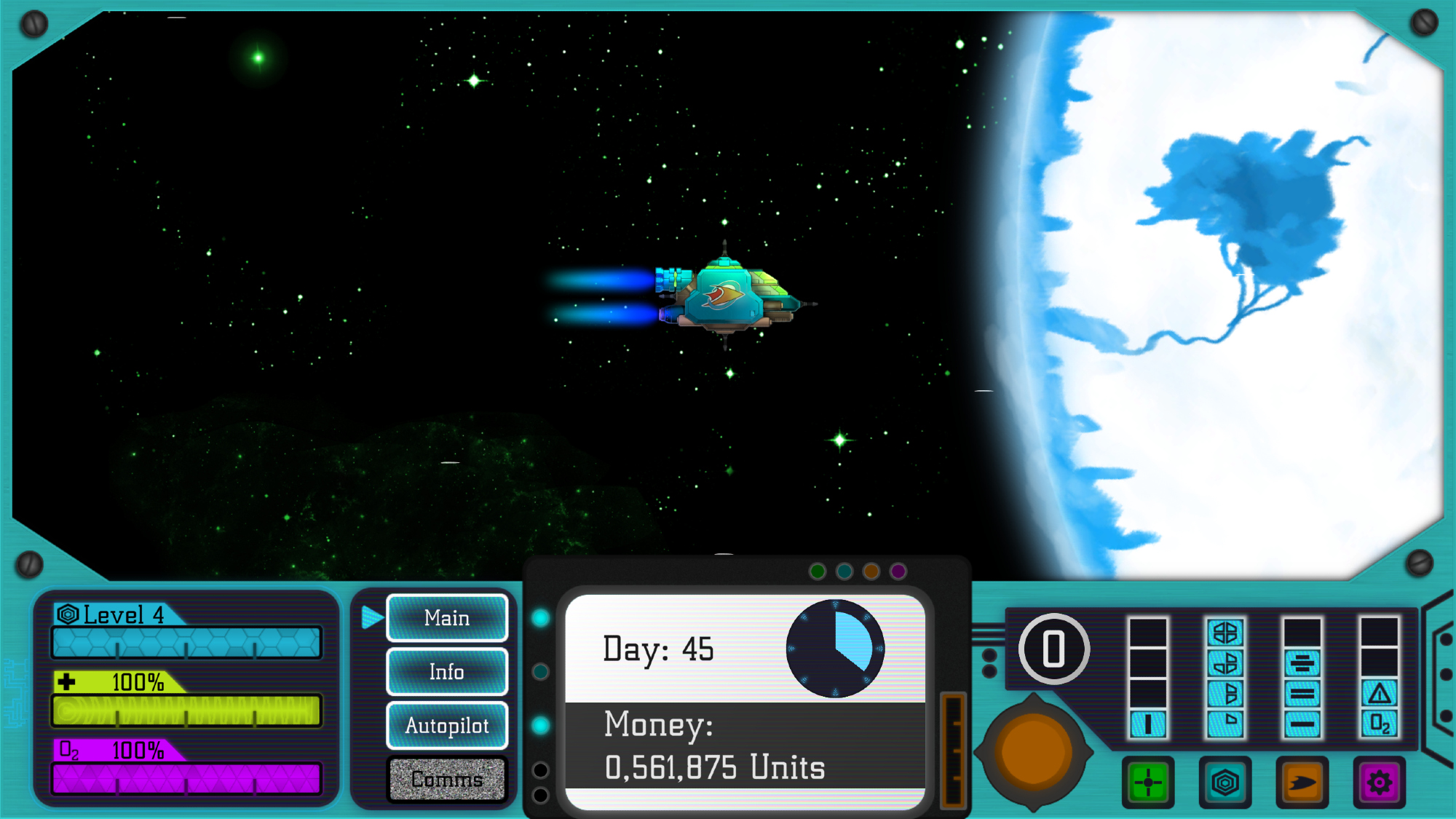This screenshot has height=819, width=1456.
Task: Select the four-segment full shield cell
Action: pos(1225,633)
